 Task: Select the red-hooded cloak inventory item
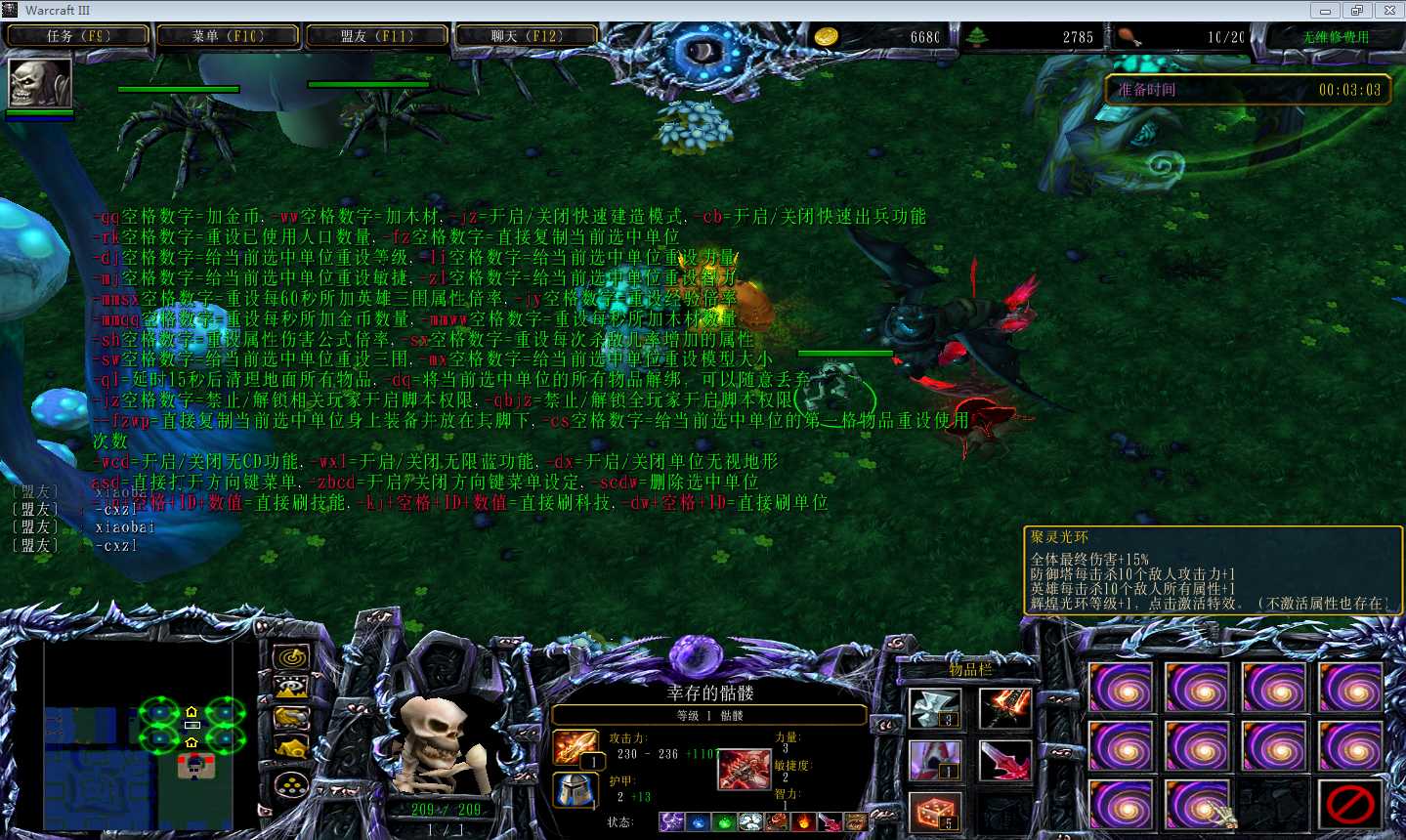934,760
